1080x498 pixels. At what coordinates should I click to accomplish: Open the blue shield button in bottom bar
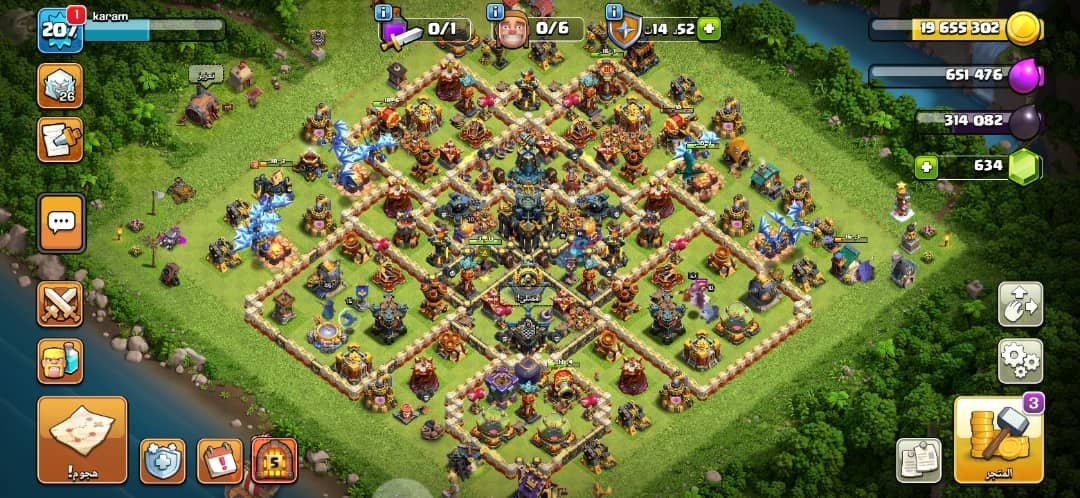coord(162,461)
